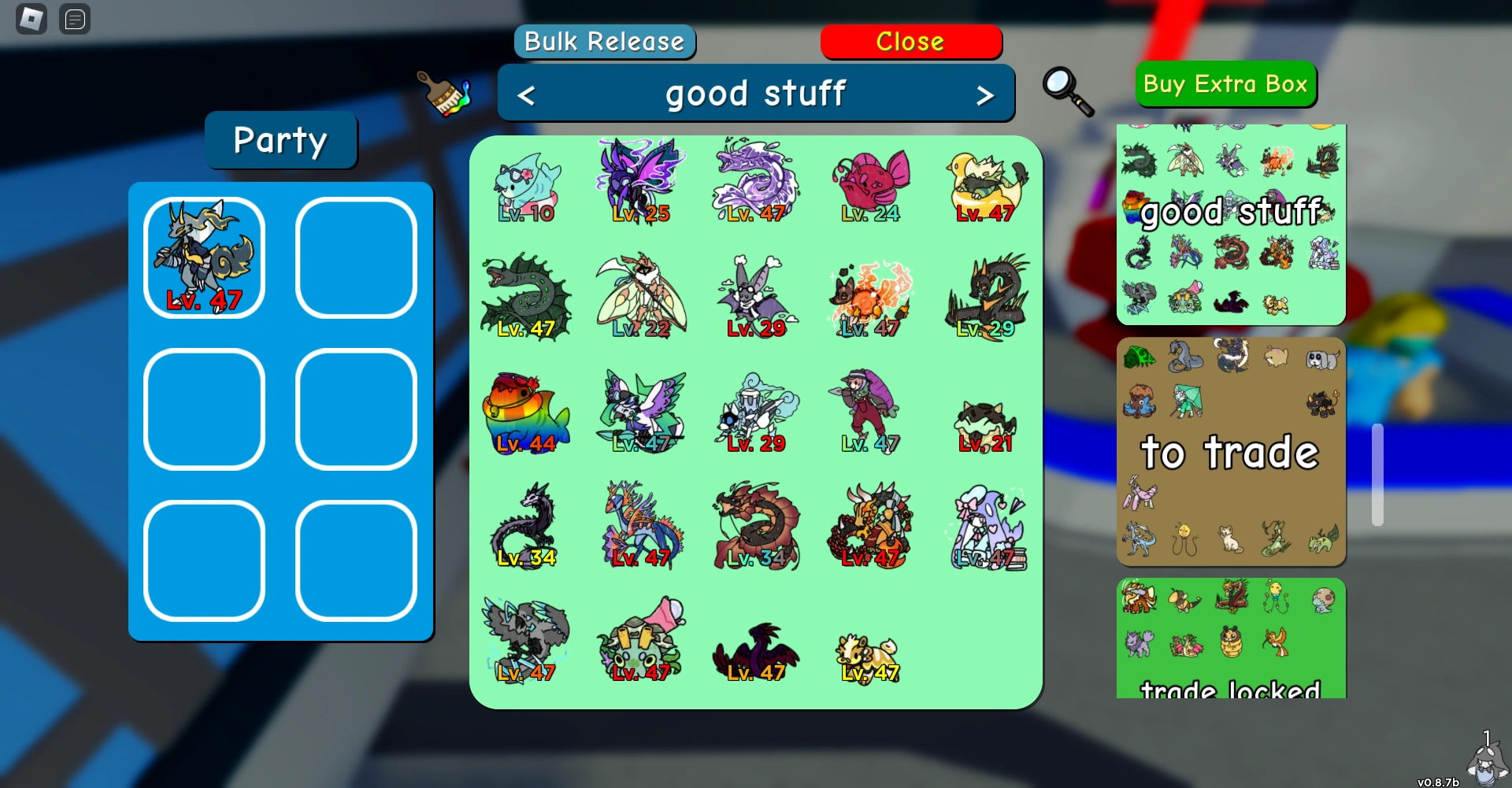This screenshot has width=1512, height=788.
Task: Switch to the 'trade locked' box
Action: pyautogui.click(x=1231, y=646)
